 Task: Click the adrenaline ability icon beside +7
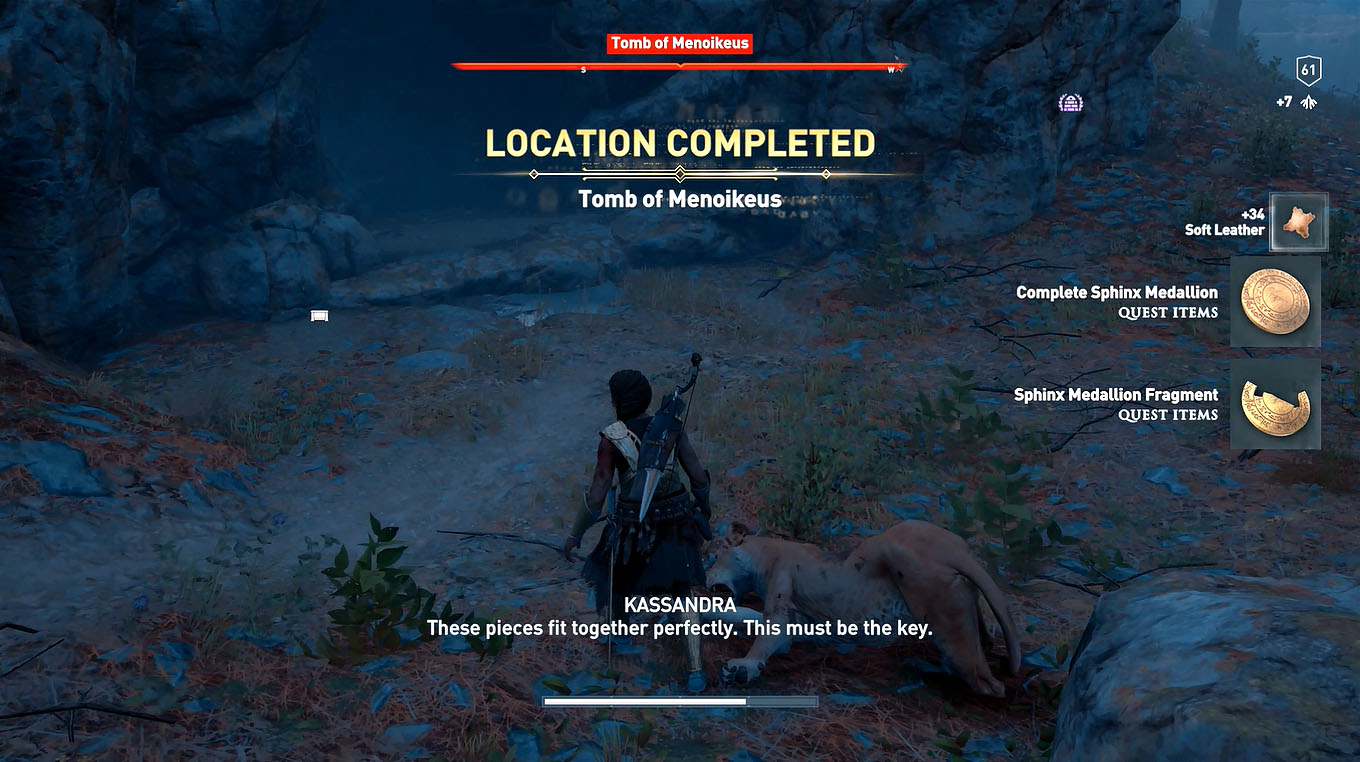point(1310,101)
